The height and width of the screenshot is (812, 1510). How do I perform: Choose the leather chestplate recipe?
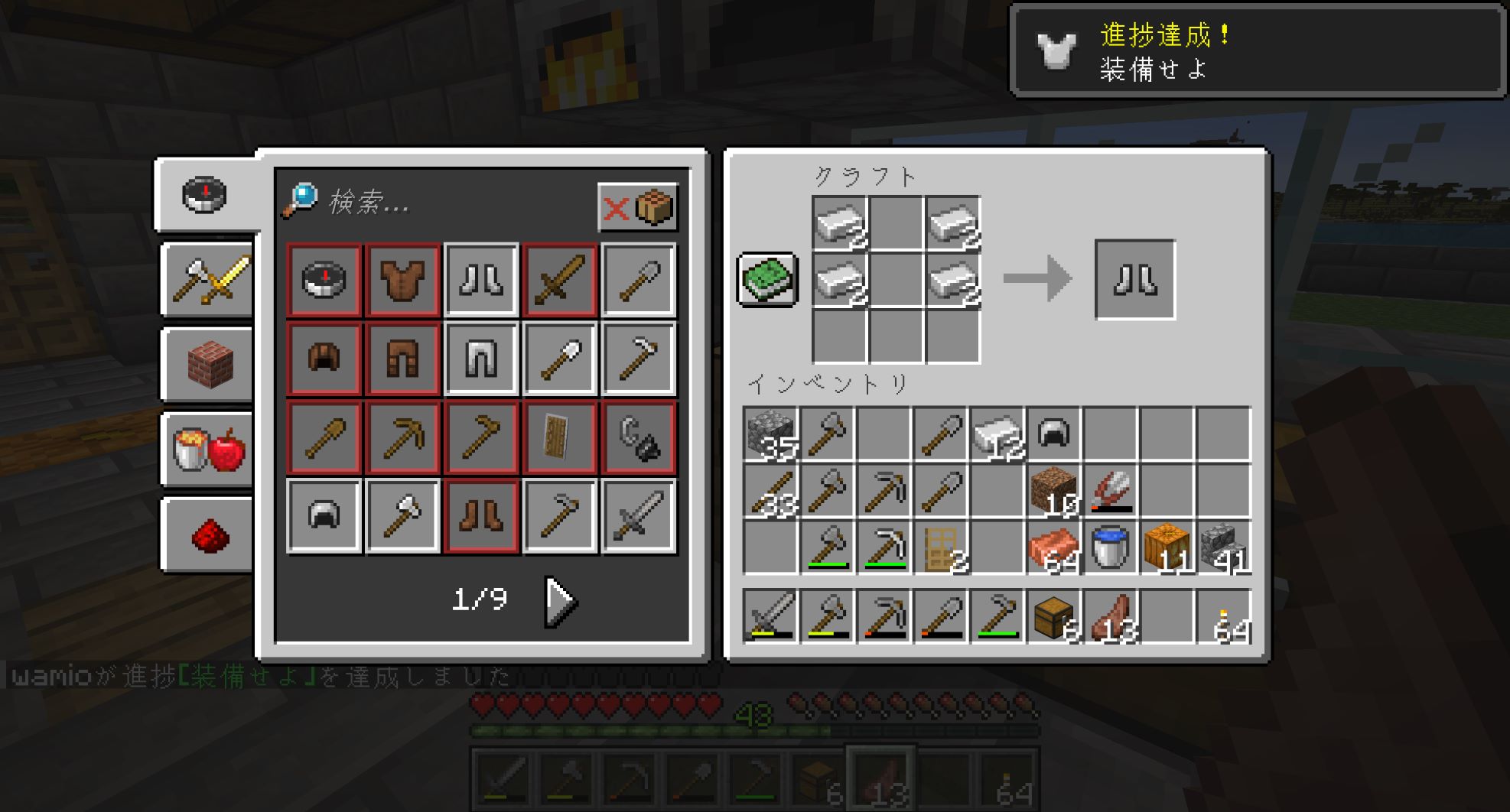(403, 280)
